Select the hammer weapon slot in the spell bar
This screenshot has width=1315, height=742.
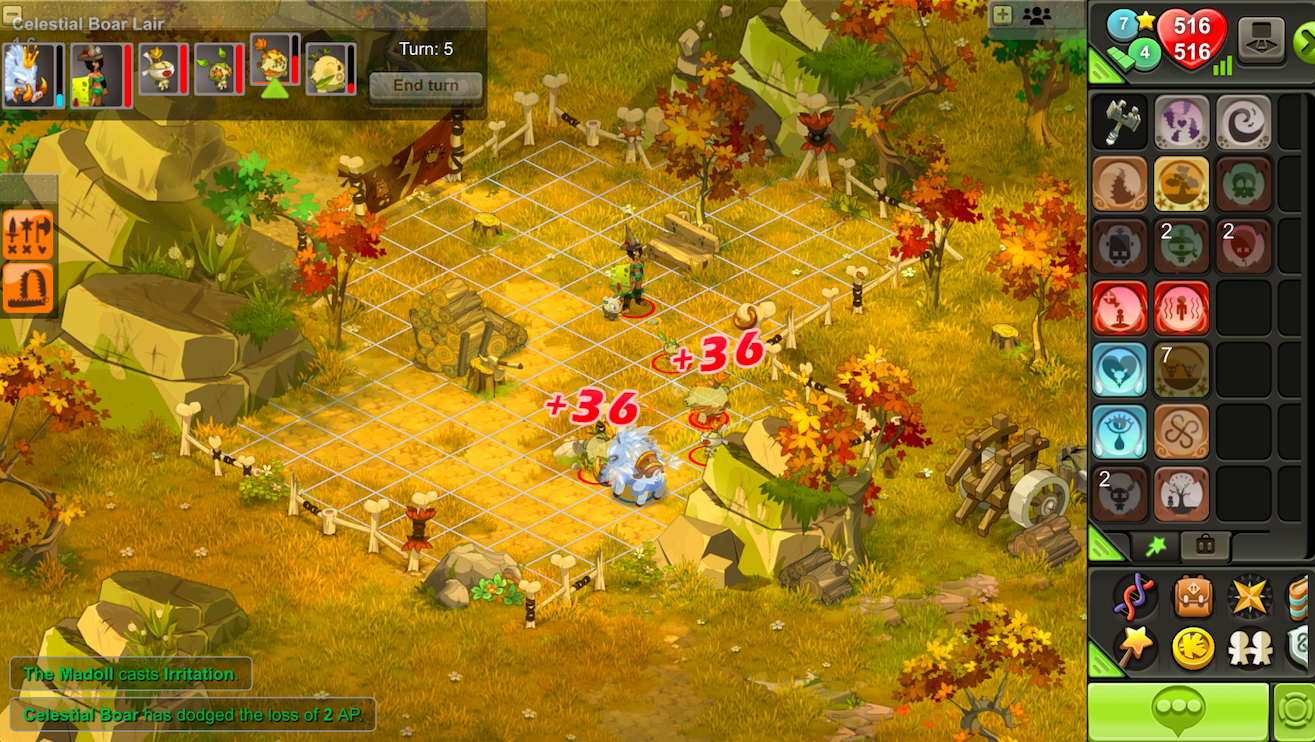1120,124
